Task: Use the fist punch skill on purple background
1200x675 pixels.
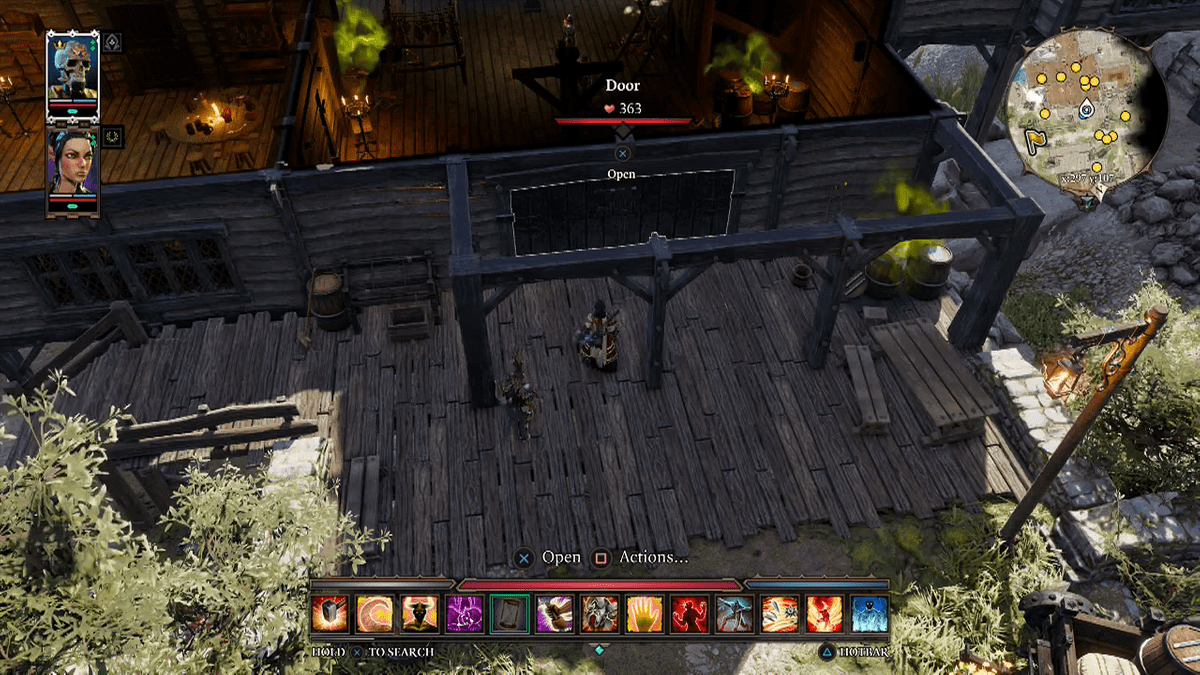Action: (x=554, y=614)
